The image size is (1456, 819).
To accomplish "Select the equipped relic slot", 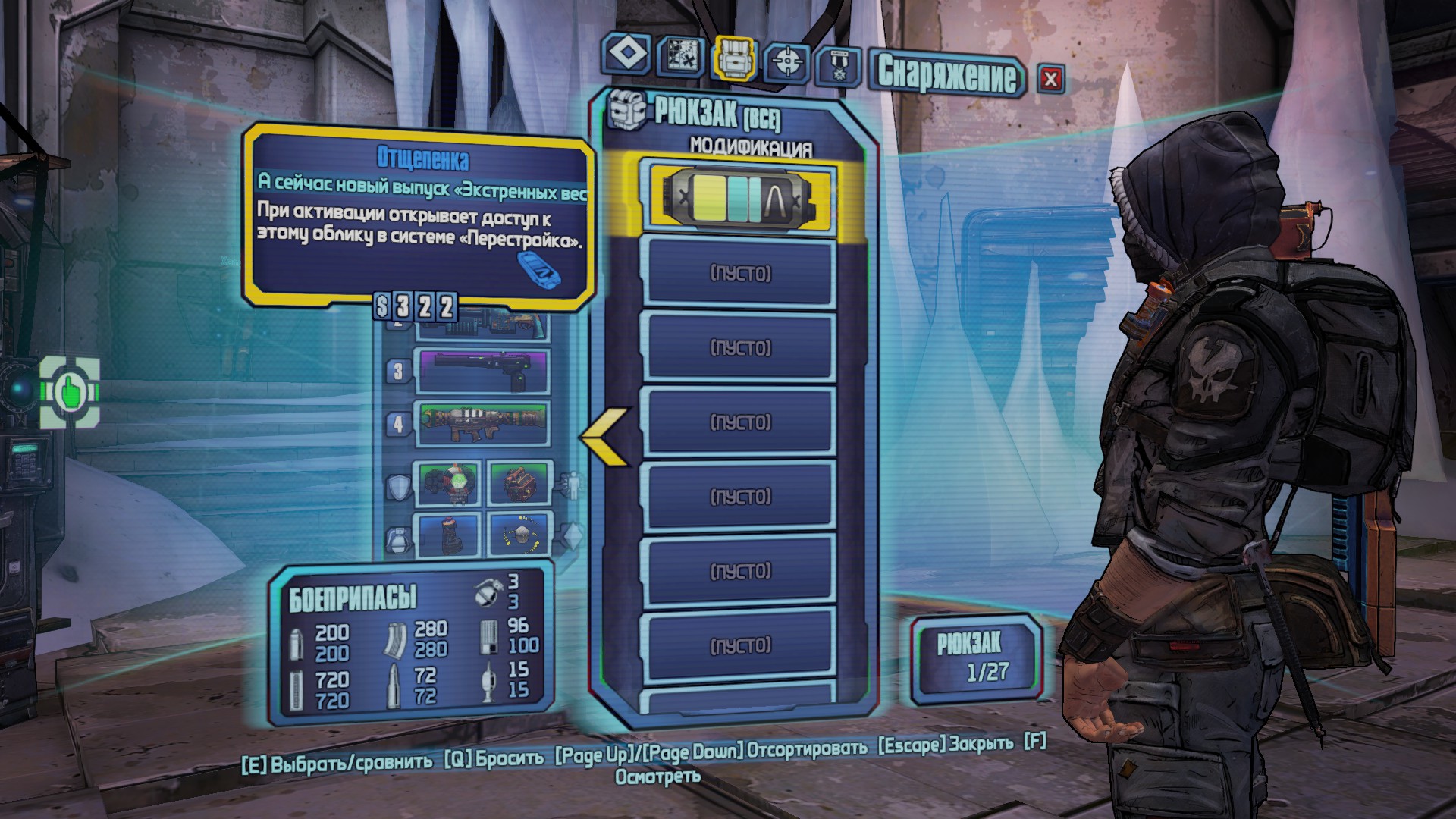I will click(x=519, y=534).
